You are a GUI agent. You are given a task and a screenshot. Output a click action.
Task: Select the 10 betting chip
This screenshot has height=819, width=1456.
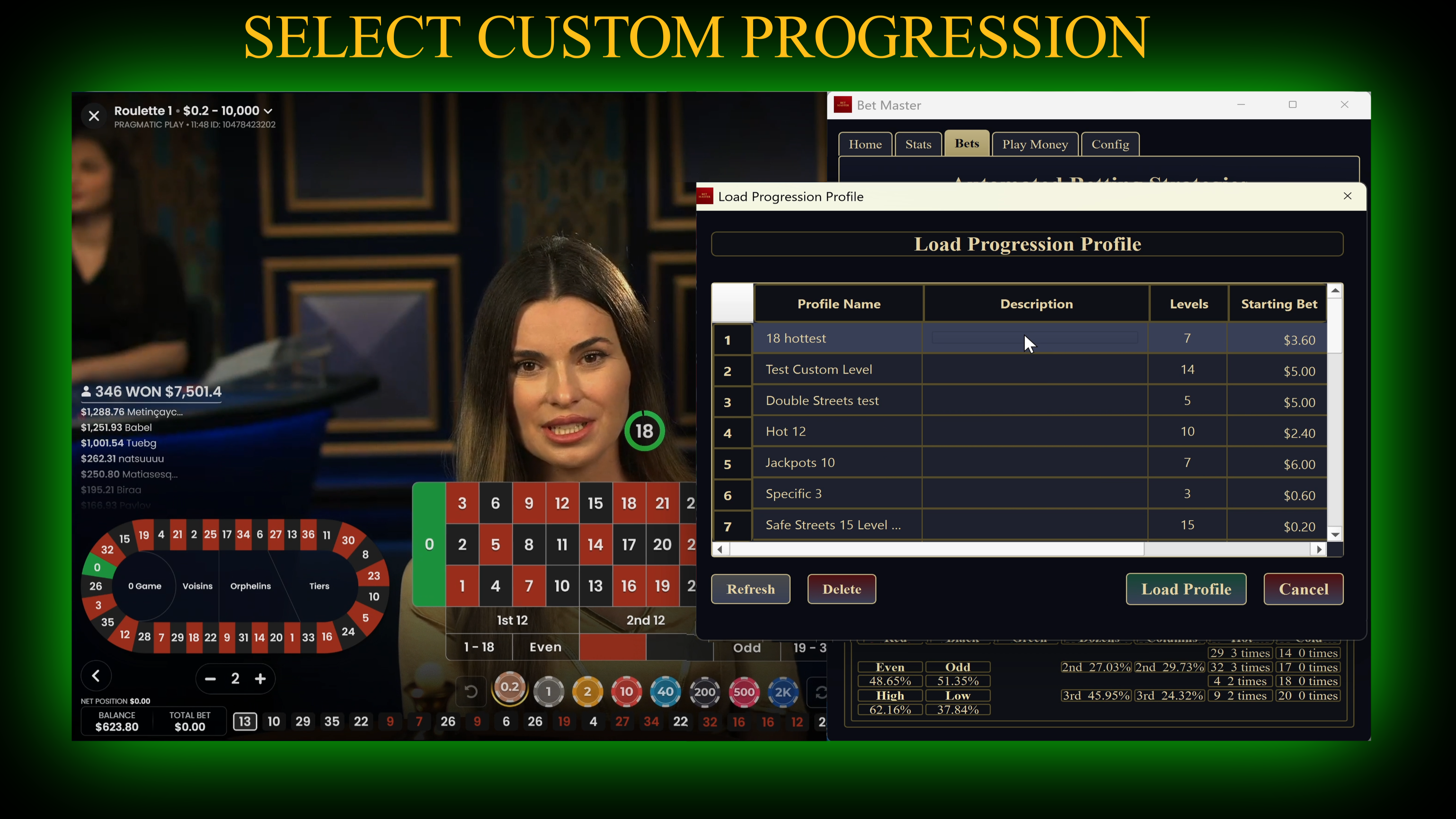626,691
